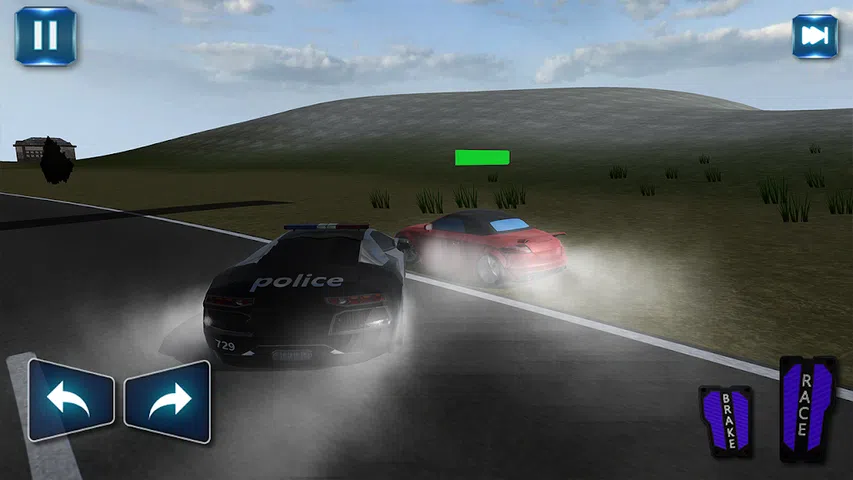853x480 pixels.
Task: Hit the Brake pedal
Action: [x=725, y=421]
